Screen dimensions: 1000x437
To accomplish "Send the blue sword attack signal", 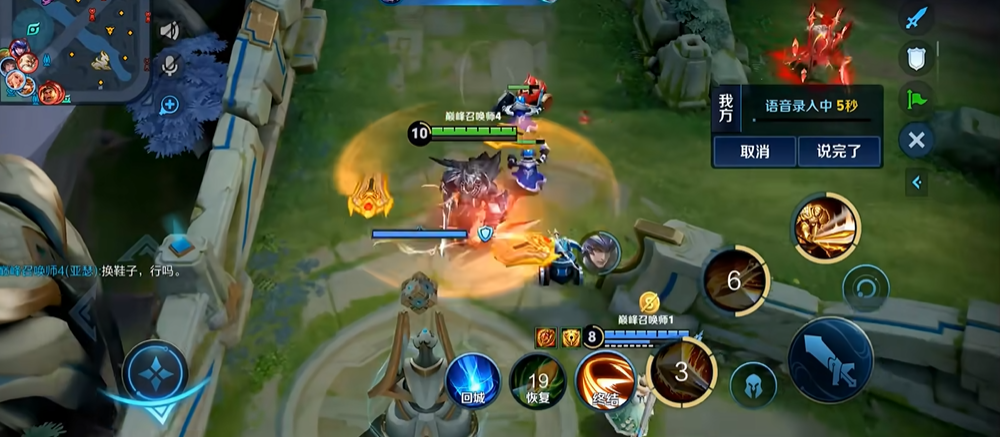I will click(x=915, y=17).
